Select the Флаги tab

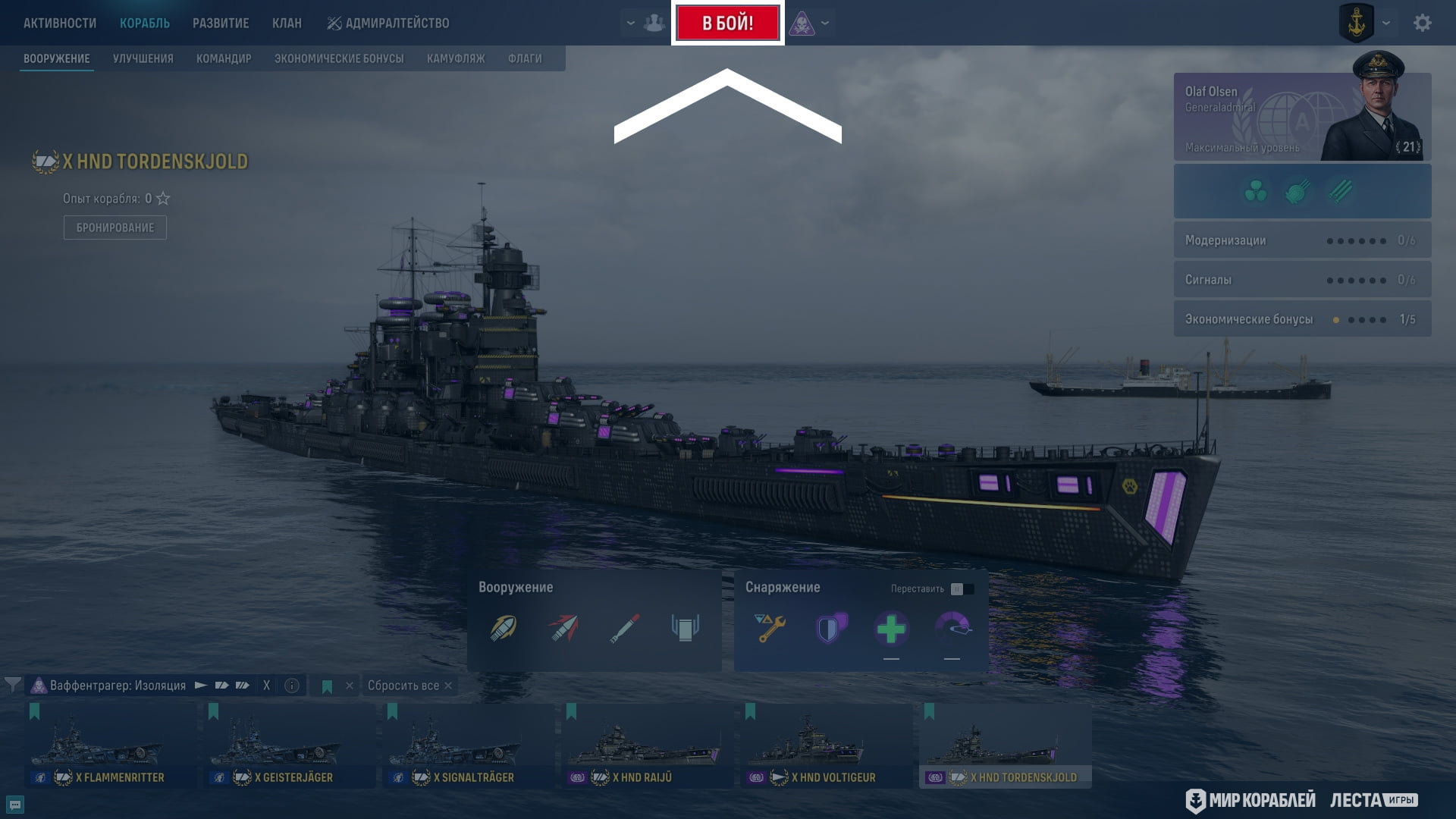(x=525, y=58)
